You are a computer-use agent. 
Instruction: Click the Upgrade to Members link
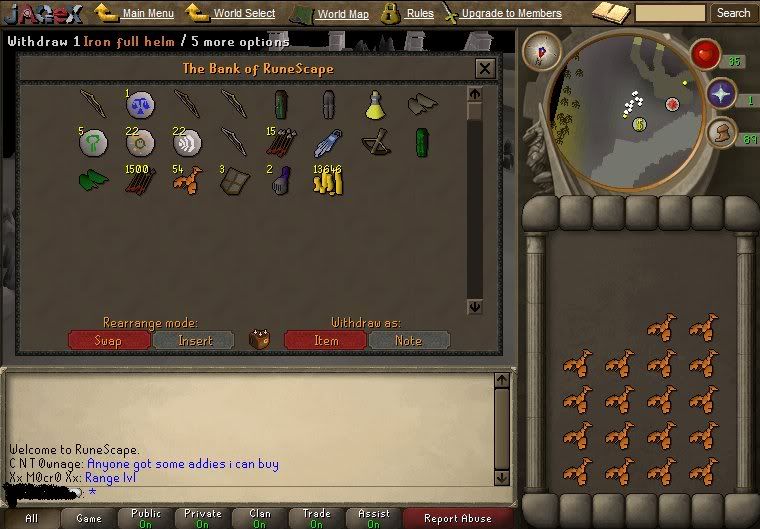(x=510, y=14)
